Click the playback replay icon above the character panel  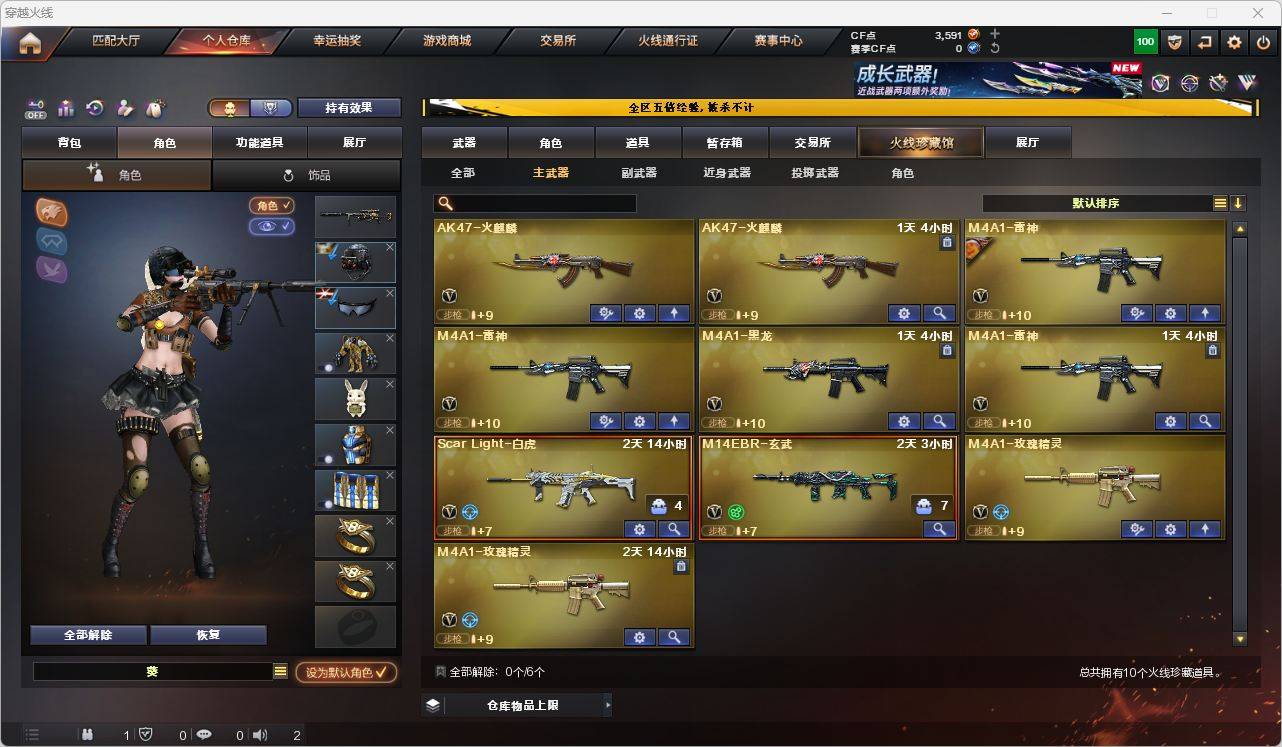(x=93, y=107)
